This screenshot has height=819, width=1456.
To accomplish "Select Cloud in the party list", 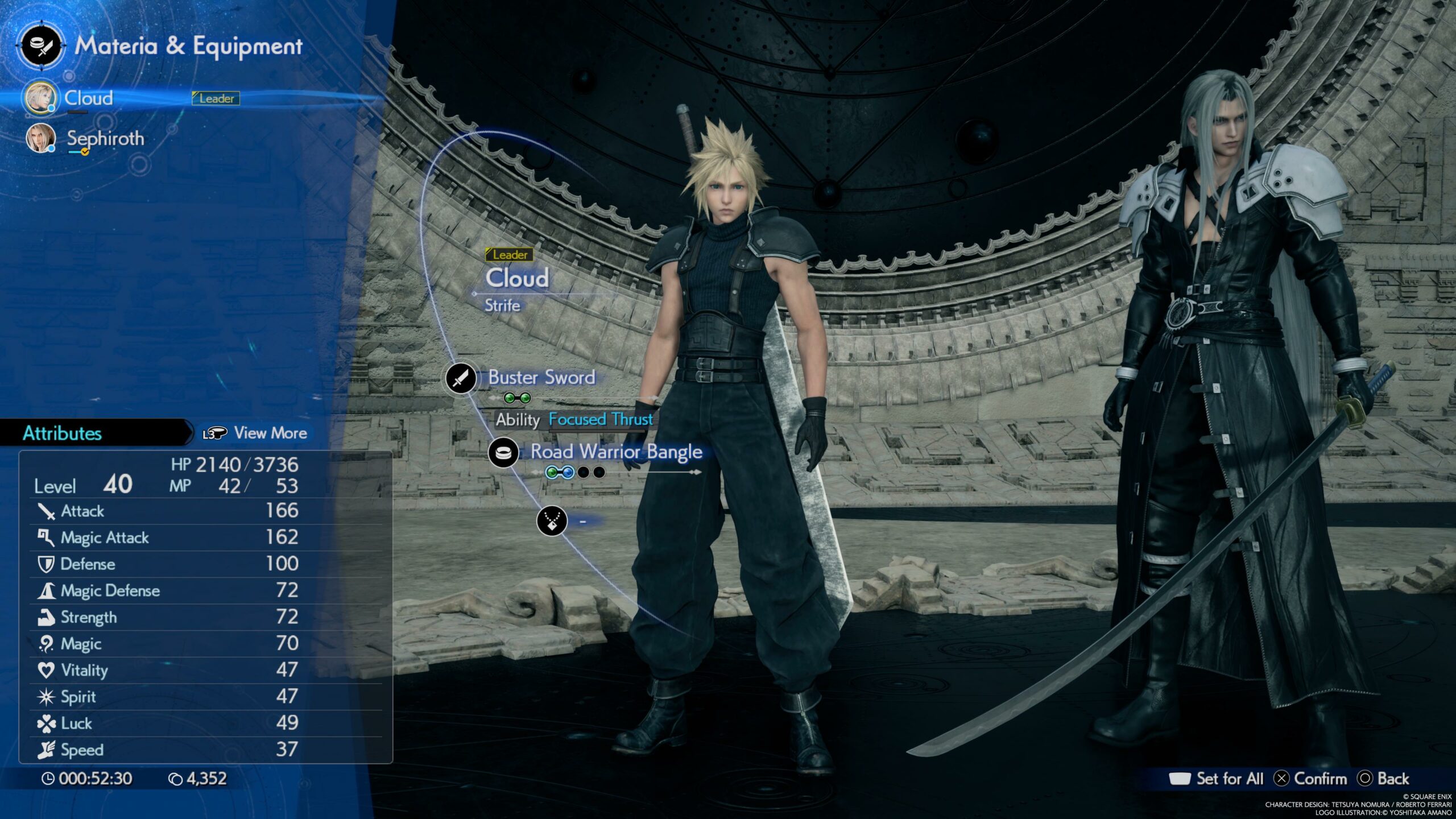I will click(x=88, y=98).
